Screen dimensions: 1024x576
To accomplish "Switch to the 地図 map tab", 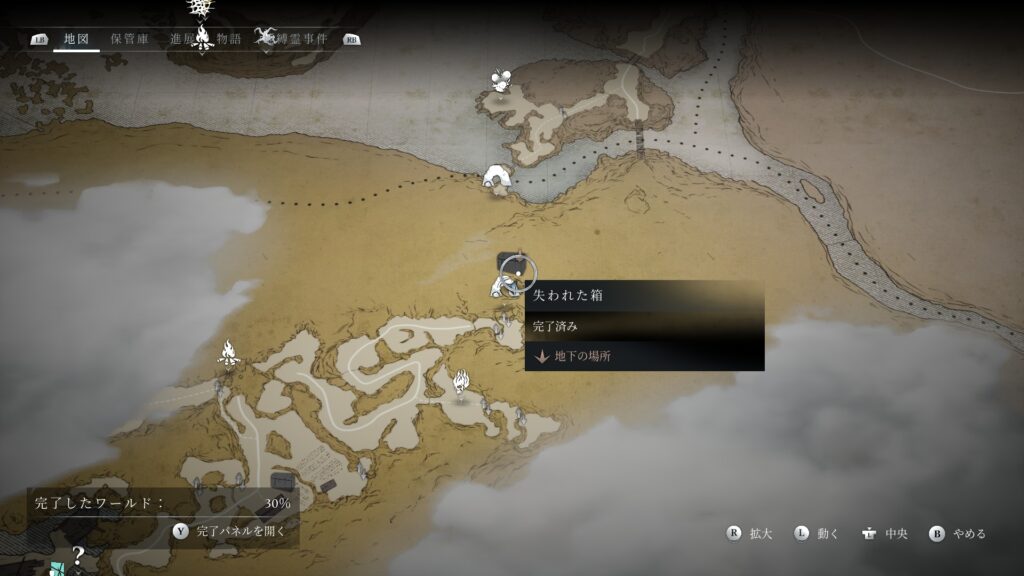I will pyautogui.click(x=76, y=39).
